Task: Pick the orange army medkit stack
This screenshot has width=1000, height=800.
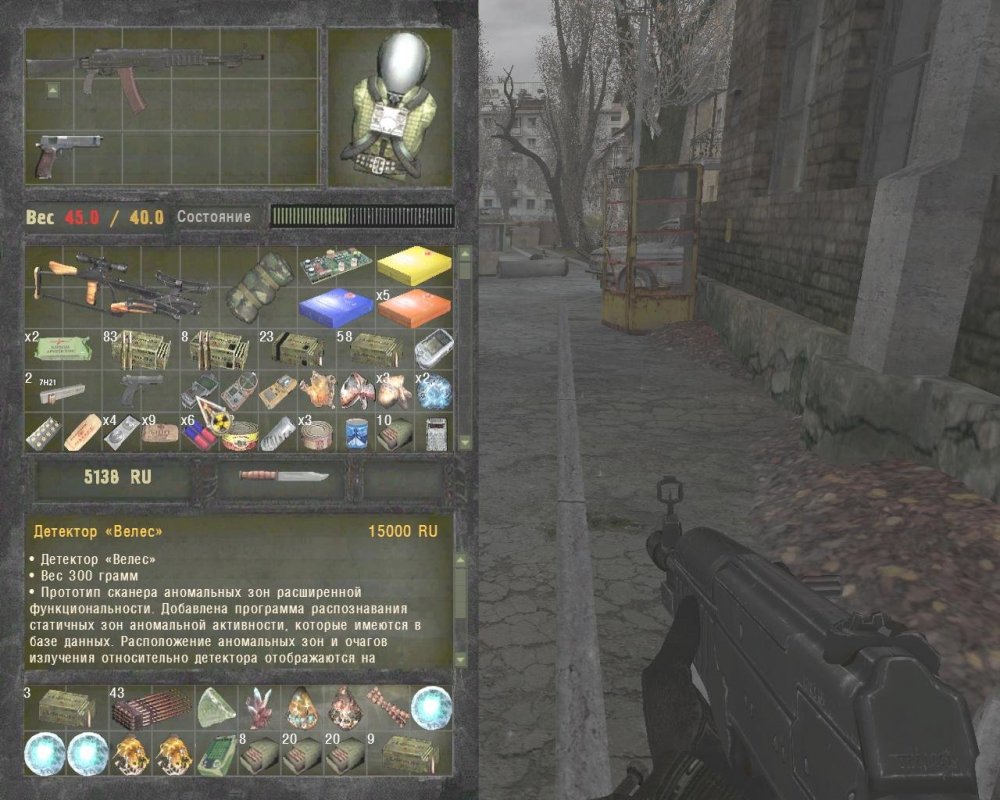Action: 414,306
